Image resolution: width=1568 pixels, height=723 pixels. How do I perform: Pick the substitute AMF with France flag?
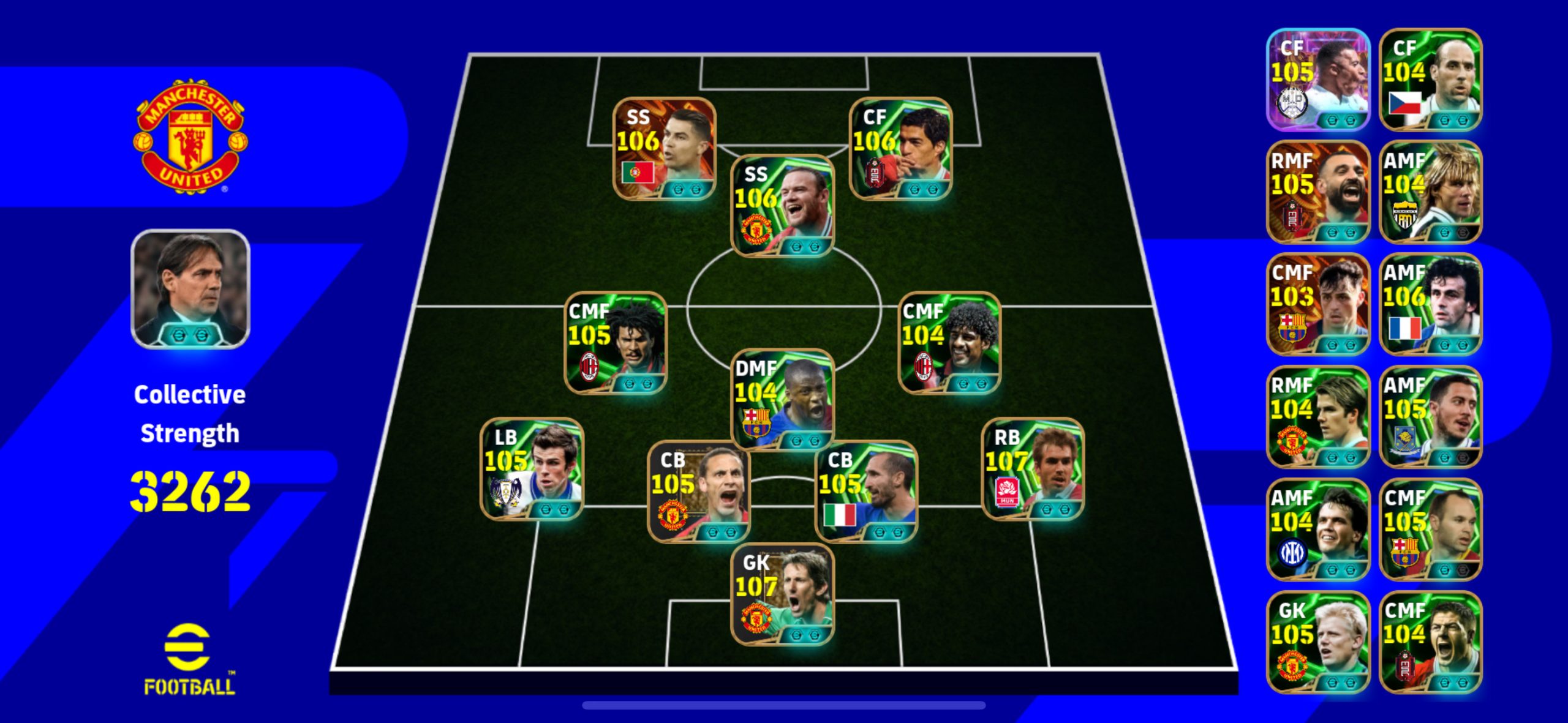coord(1430,304)
